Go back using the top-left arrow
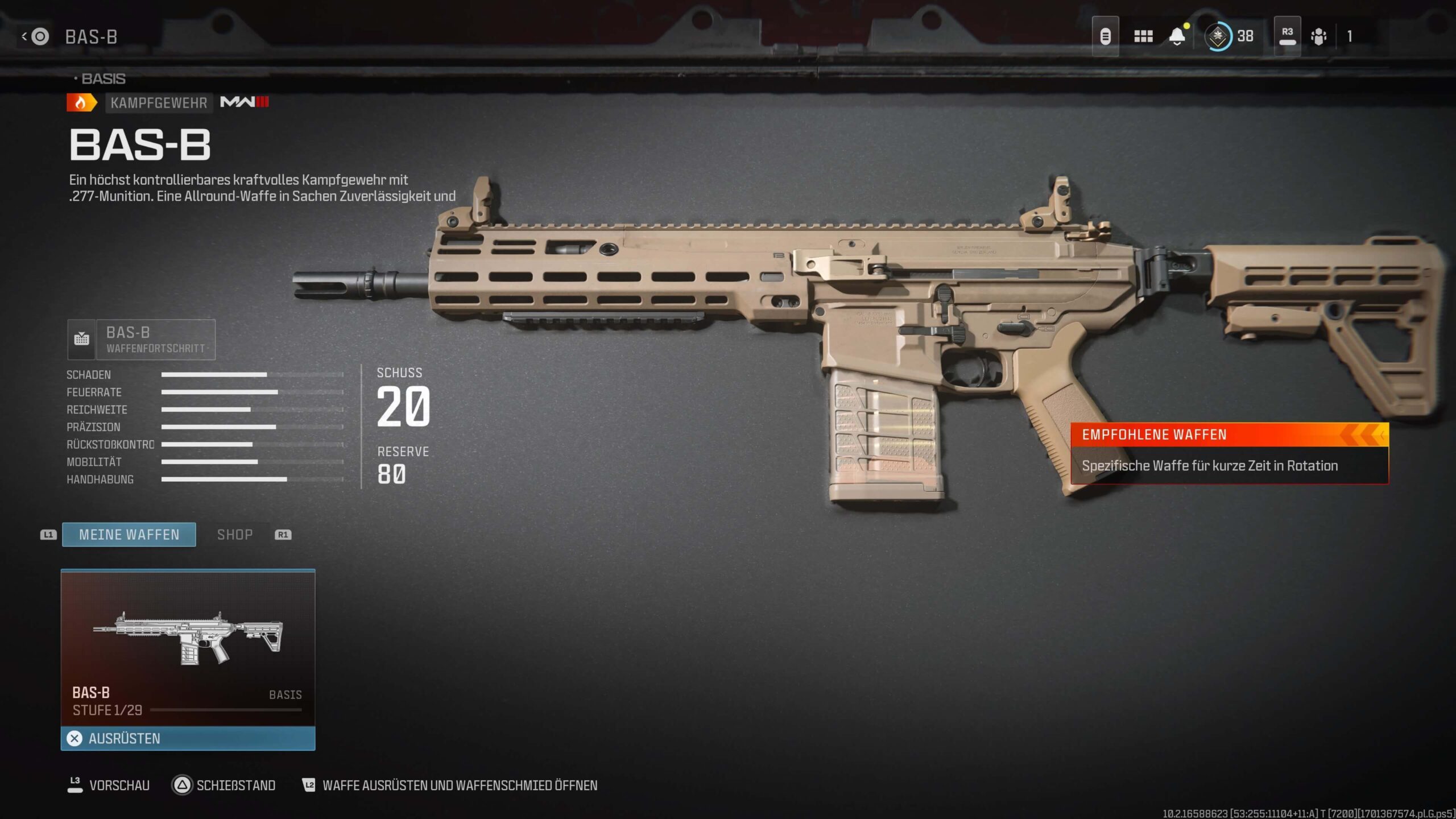Image resolution: width=1456 pixels, height=819 pixels. [24, 37]
